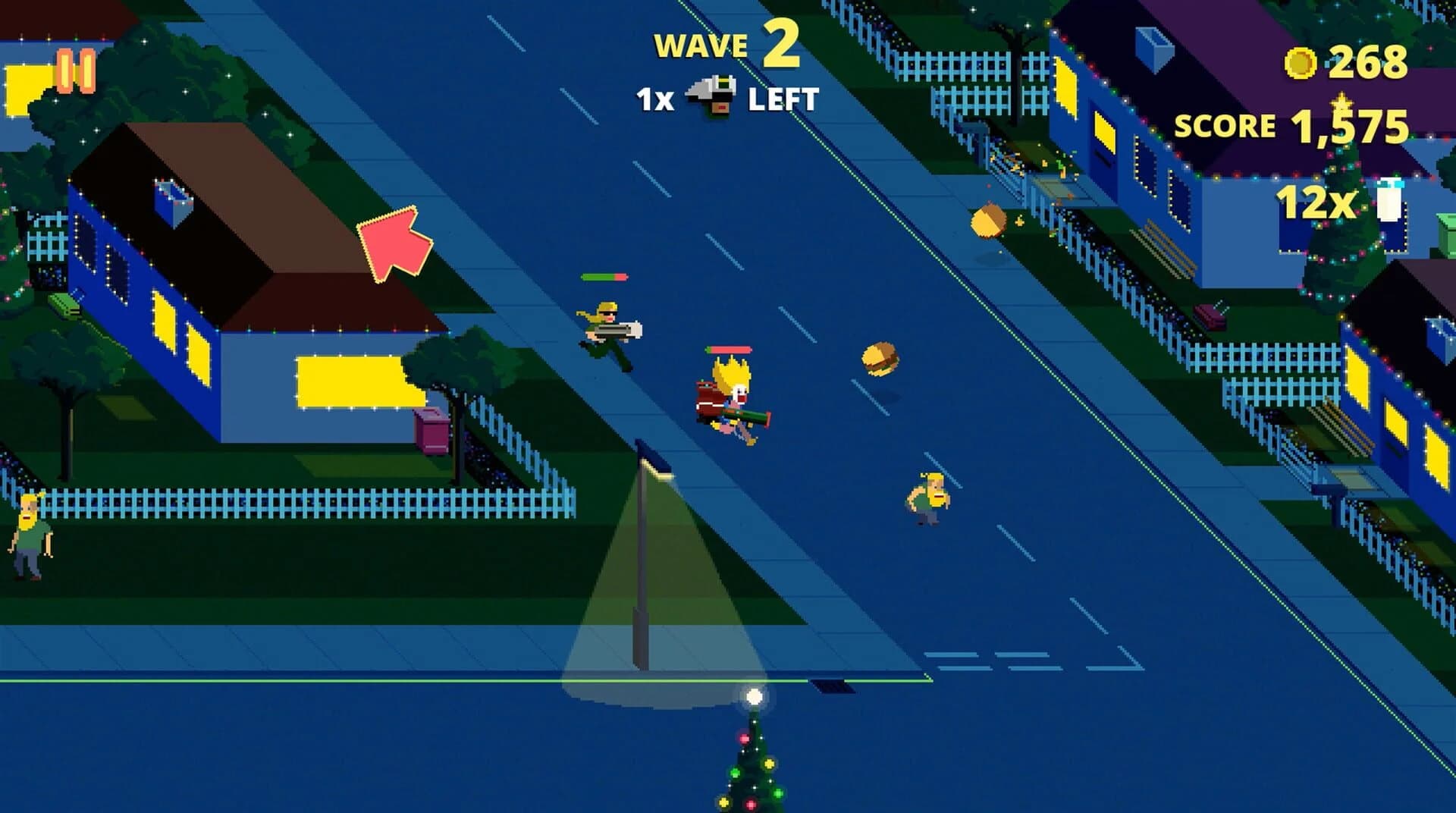The height and width of the screenshot is (813, 1456).
Task: Click the enemy's green health bar
Action: (605, 276)
